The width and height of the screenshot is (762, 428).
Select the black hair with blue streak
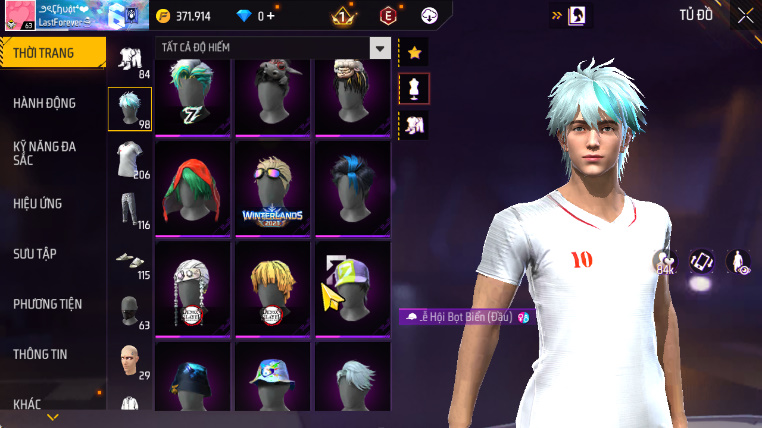coord(352,186)
